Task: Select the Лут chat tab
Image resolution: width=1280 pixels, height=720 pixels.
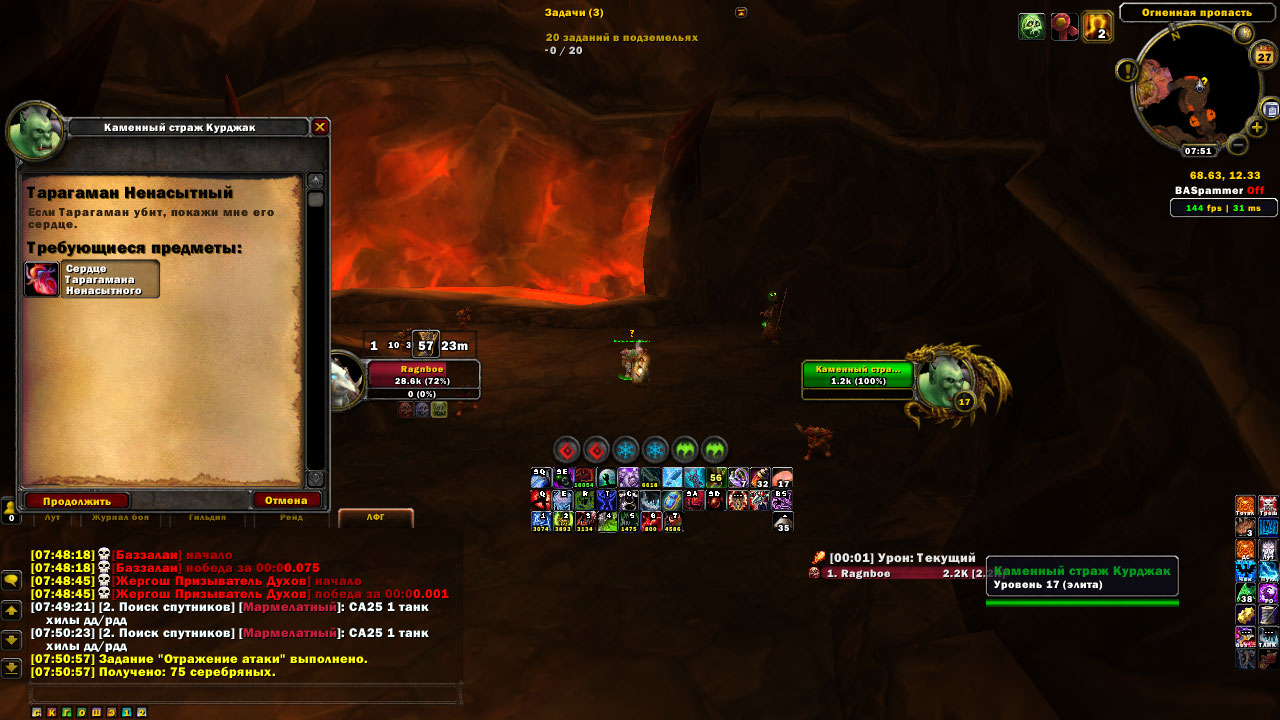Action: (52, 518)
